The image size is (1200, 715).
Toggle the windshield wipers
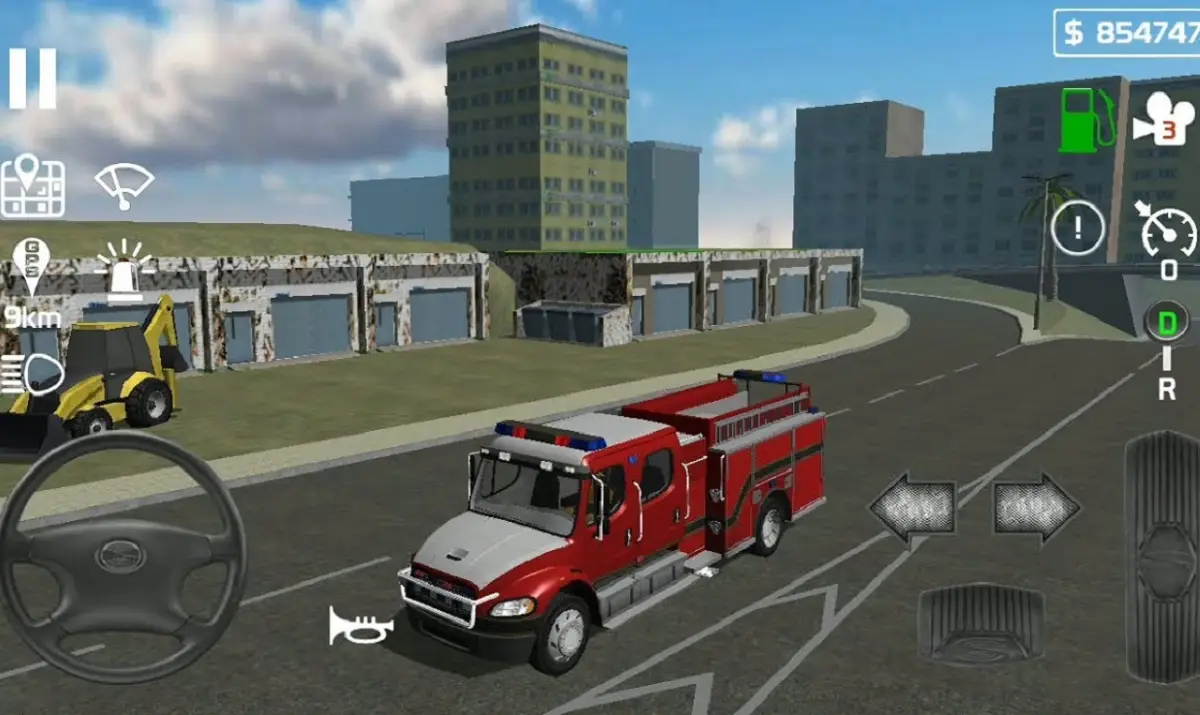coord(124,185)
